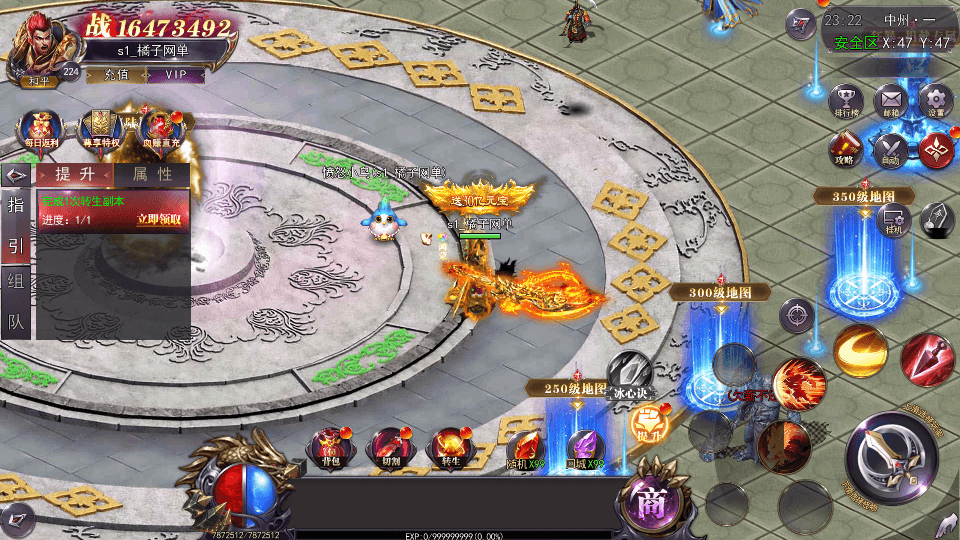This screenshot has width=960, height=540.
Task: Claim reward with 立即领取 button
Action: [159, 220]
